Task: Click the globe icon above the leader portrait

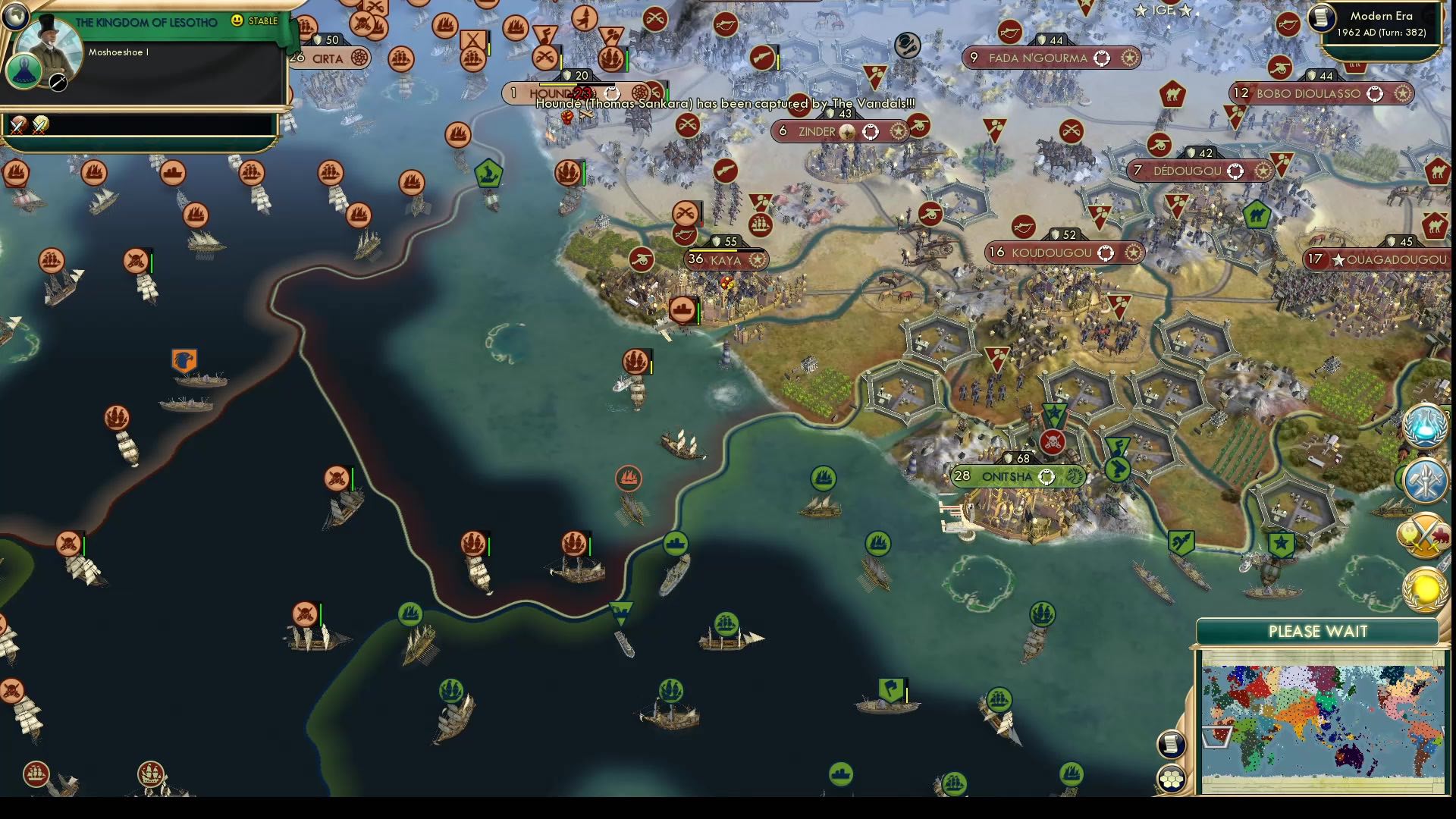Action: point(15,15)
